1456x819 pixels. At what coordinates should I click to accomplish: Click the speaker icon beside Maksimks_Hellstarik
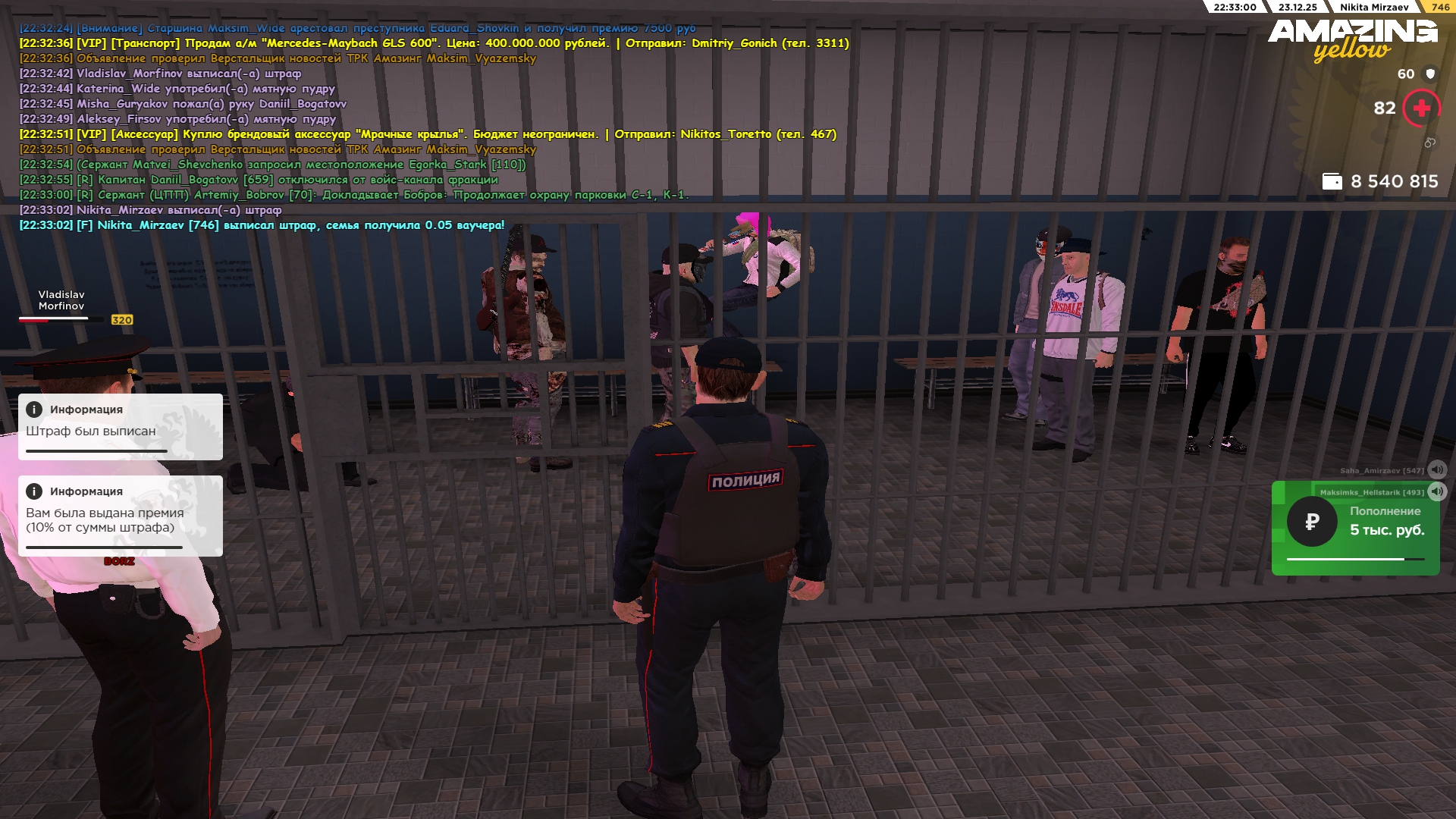(1436, 491)
